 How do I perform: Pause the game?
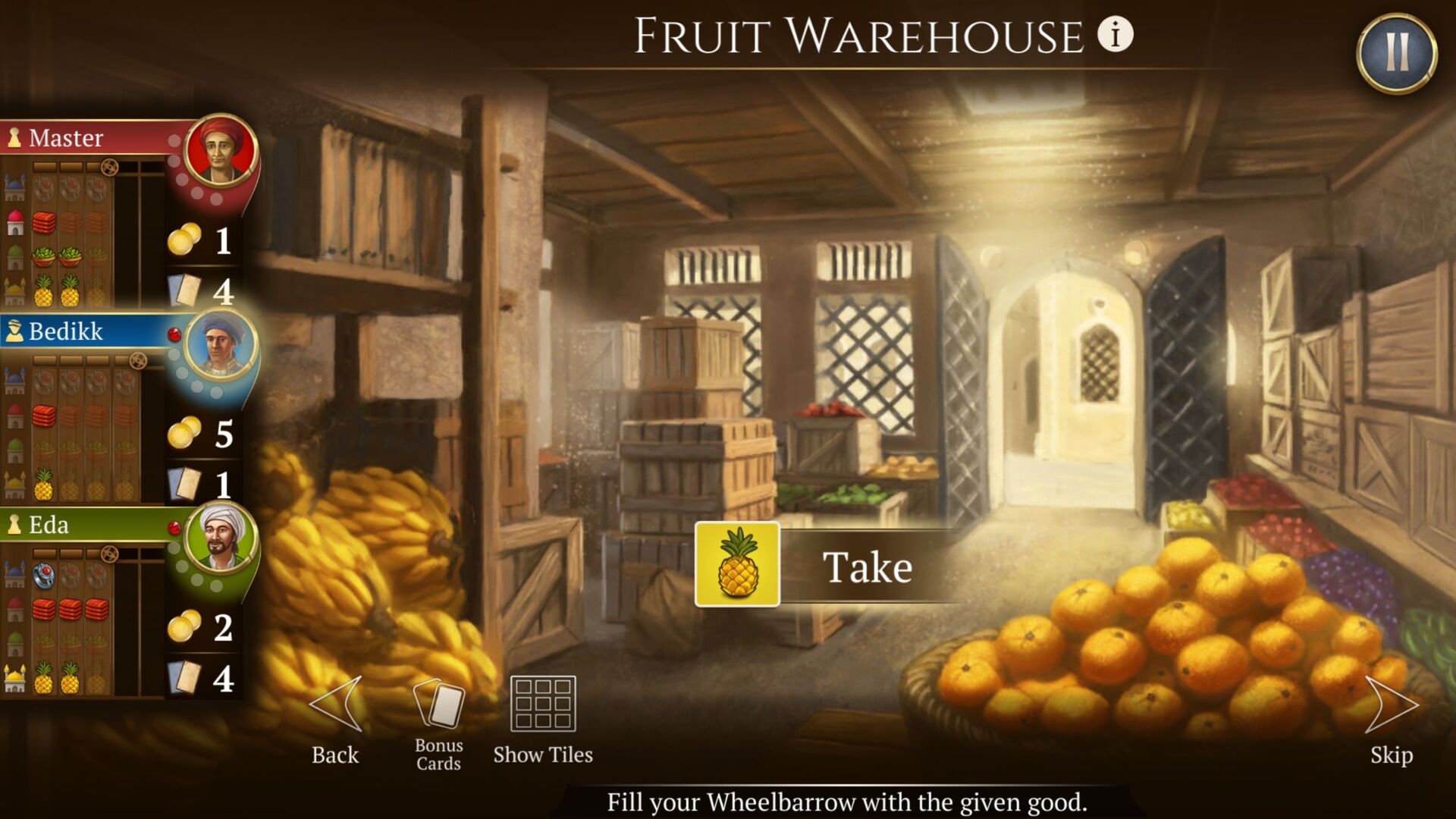click(1396, 53)
